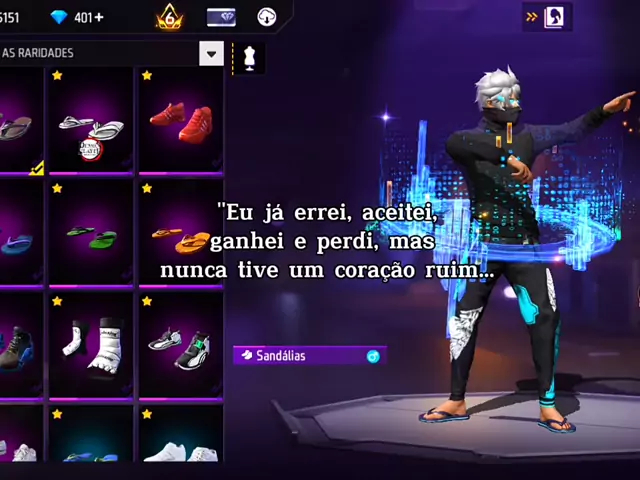The width and height of the screenshot is (640, 480).
Task: Equip the red sneakers item
Action: pos(180,122)
